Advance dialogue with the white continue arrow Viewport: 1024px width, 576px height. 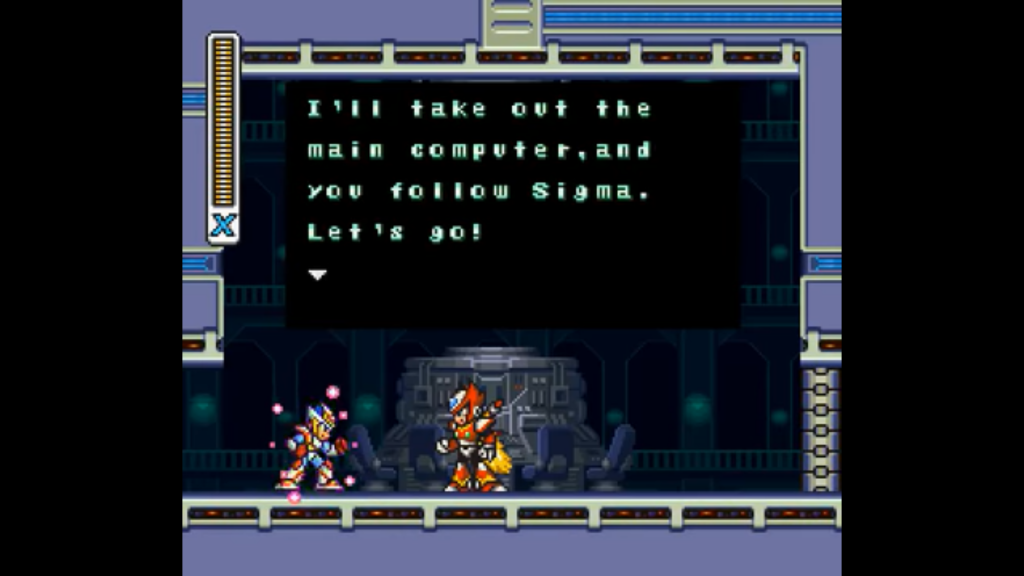[x=317, y=274]
